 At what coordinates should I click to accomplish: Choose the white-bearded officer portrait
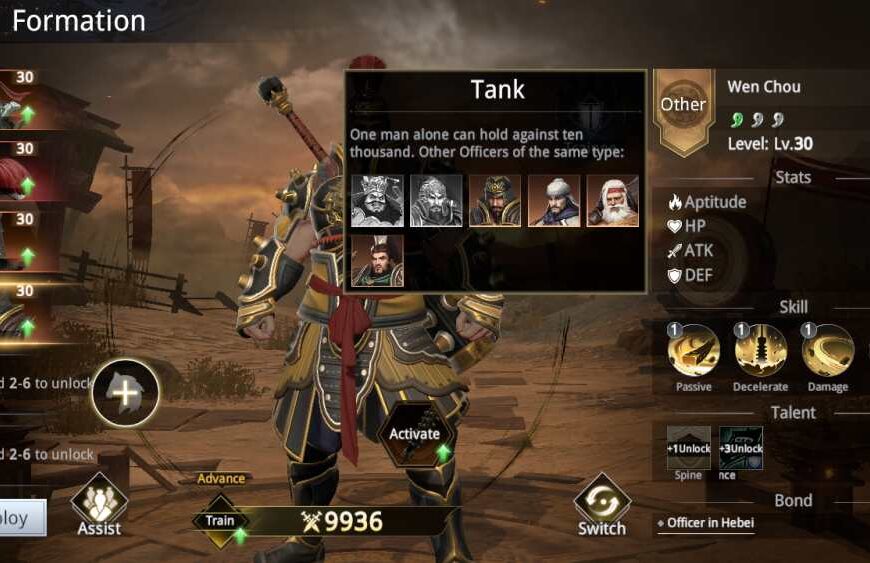(612, 201)
